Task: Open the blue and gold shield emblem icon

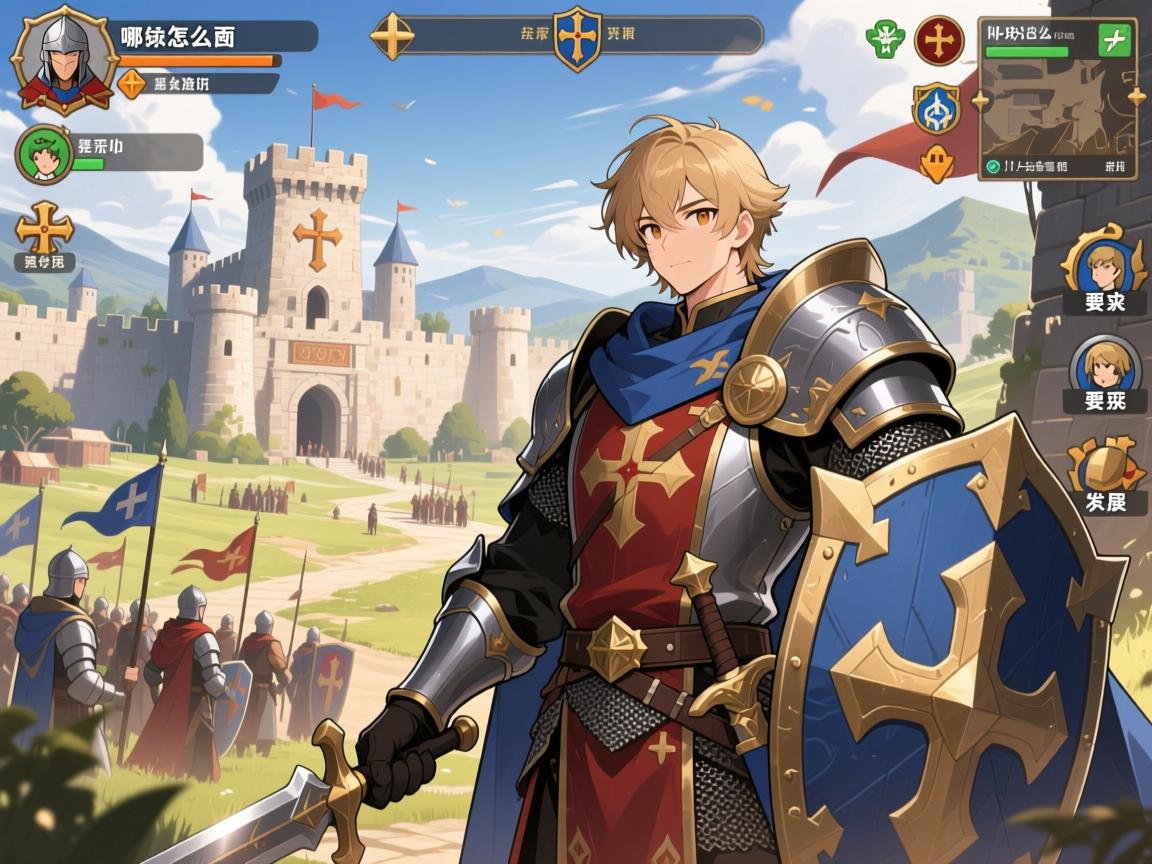Action: click(936, 108)
